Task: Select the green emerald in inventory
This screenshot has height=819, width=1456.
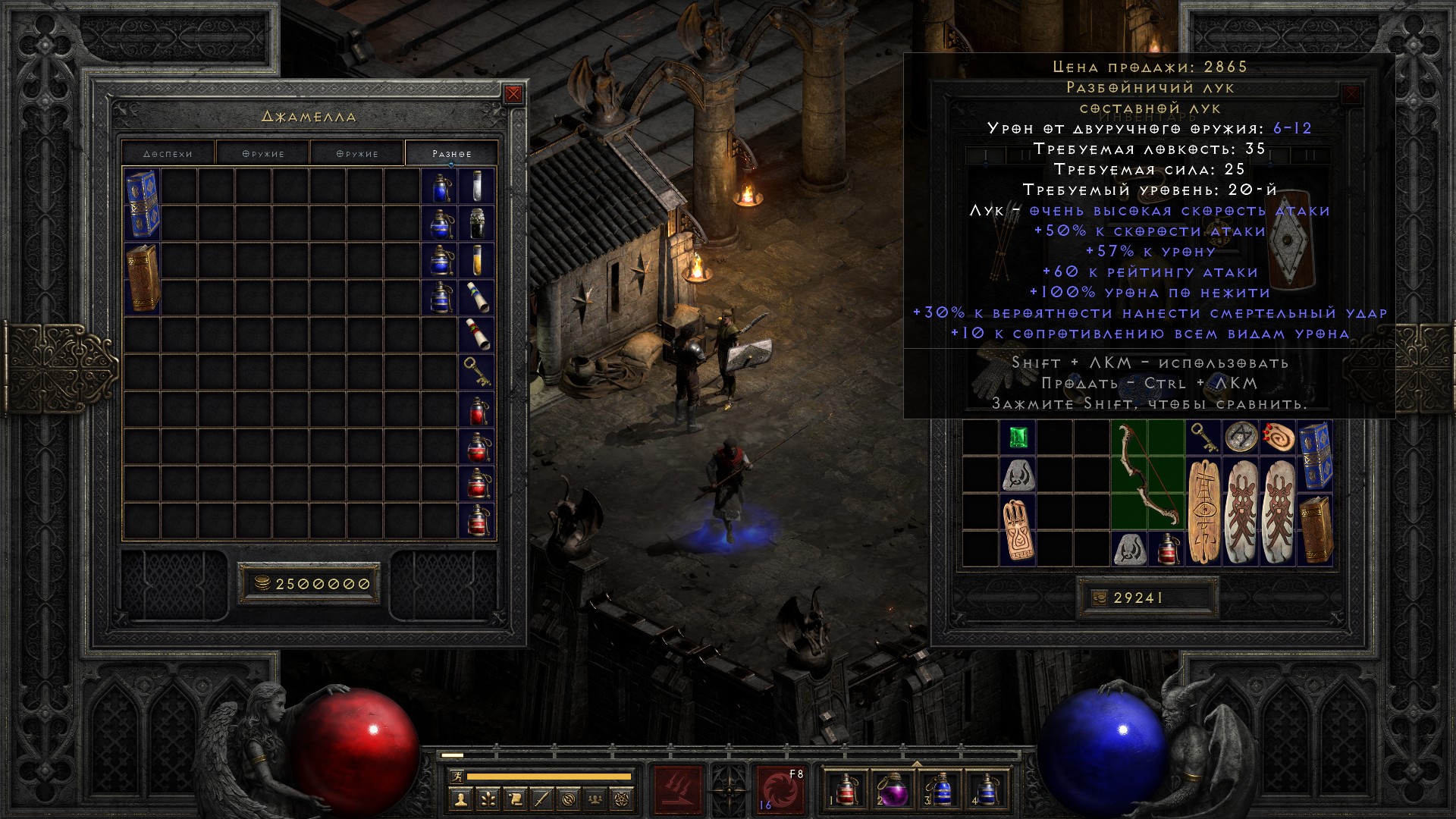Action: click(x=1017, y=438)
